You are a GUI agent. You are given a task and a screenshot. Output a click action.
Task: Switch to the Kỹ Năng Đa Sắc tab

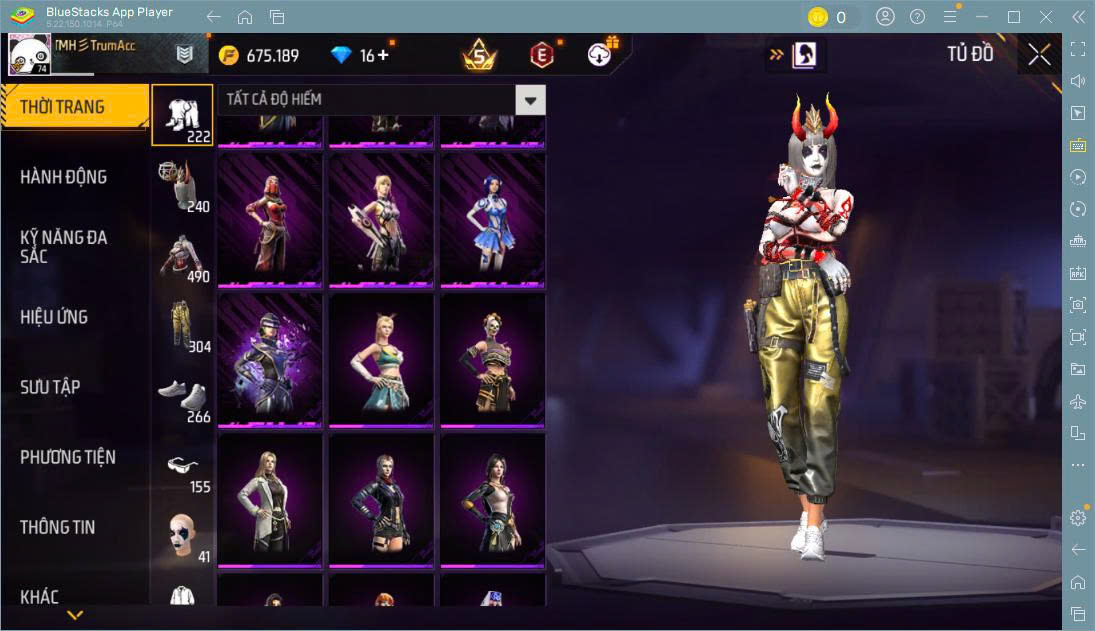(64, 246)
